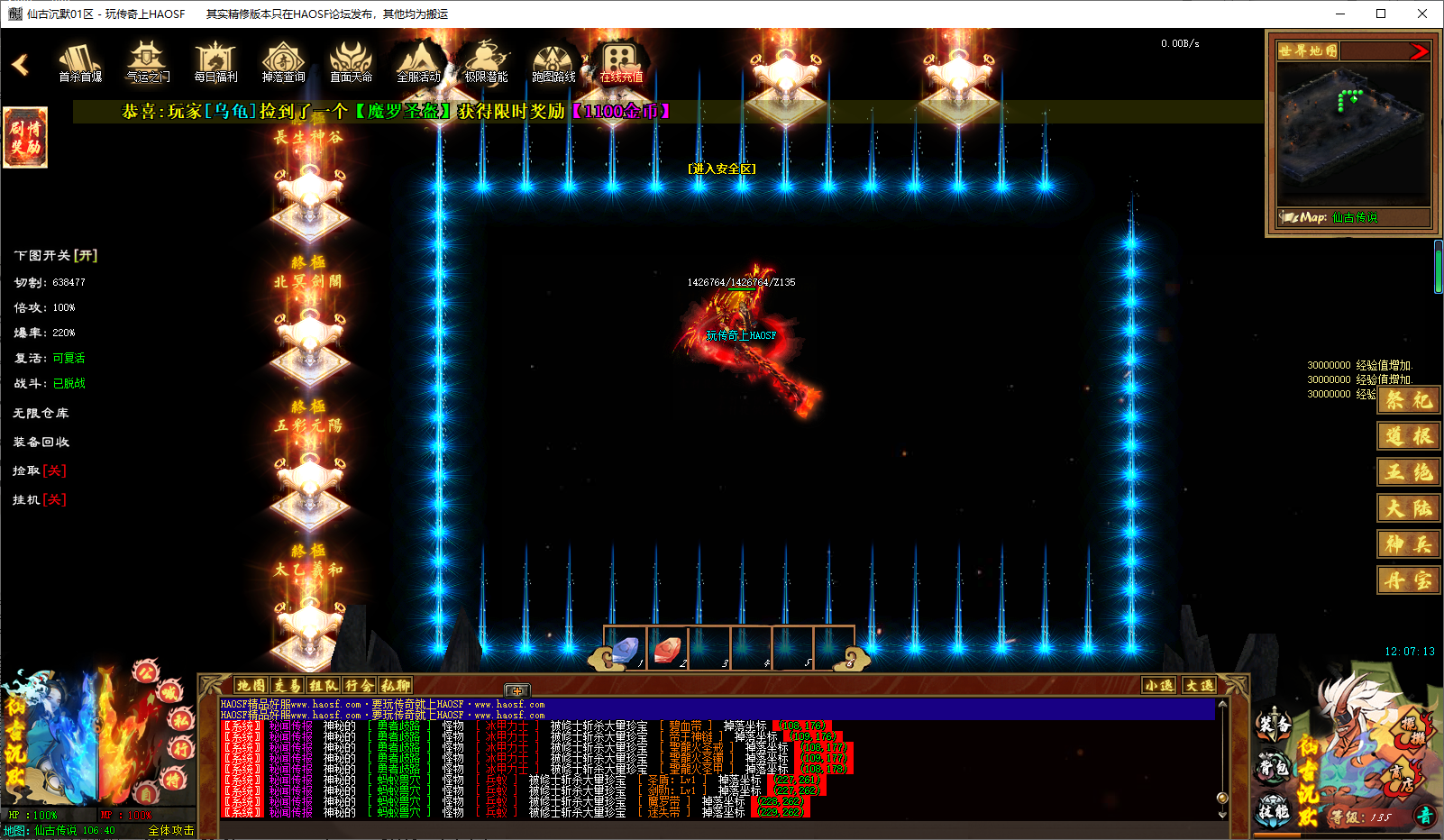Select the blue crystal hotbar slot
1444x840 pixels.
click(626, 649)
